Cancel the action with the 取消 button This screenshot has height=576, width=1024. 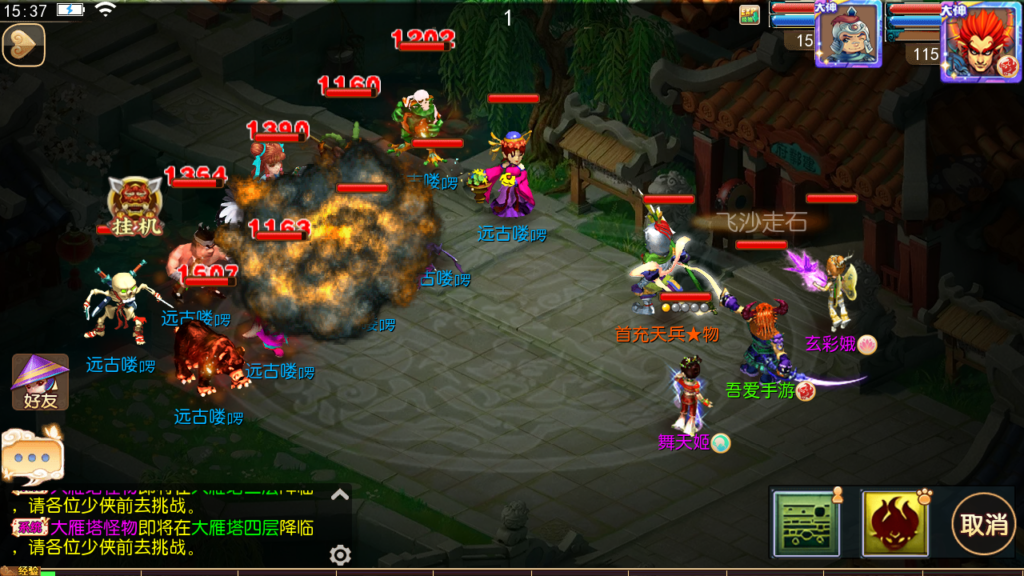point(982,523)
